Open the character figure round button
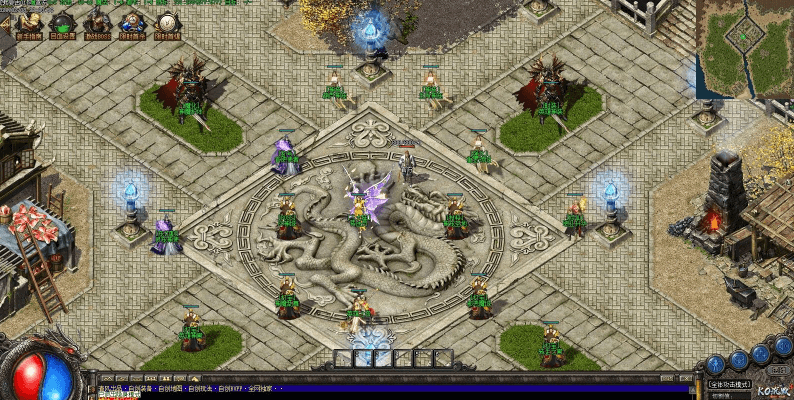This screenshot has width=794, height=400. coord(714,364)
